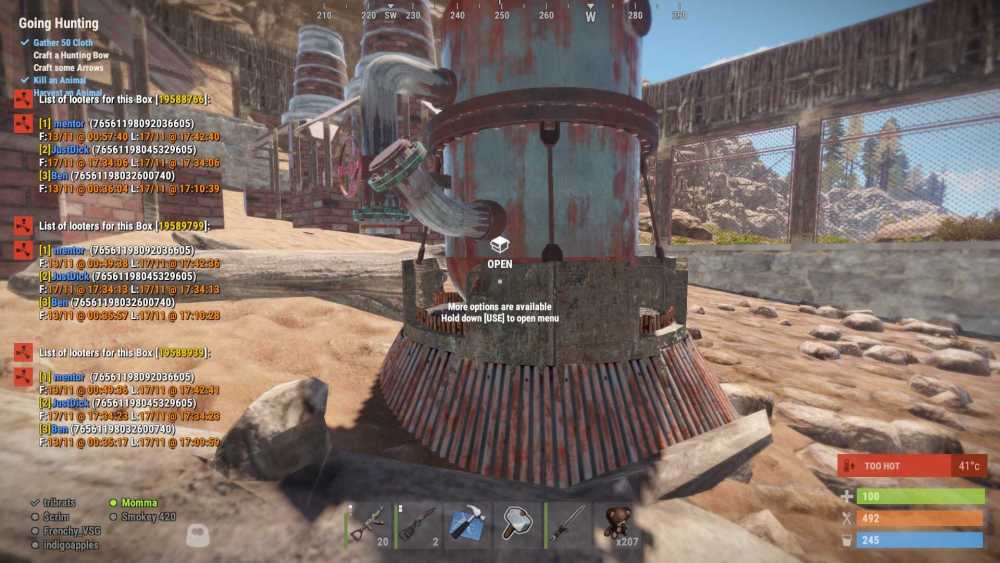The height and width of the screenshot is (563, 1000).
Task: Select the crossbow hotbar slot with 20
Action: [369, 525]
